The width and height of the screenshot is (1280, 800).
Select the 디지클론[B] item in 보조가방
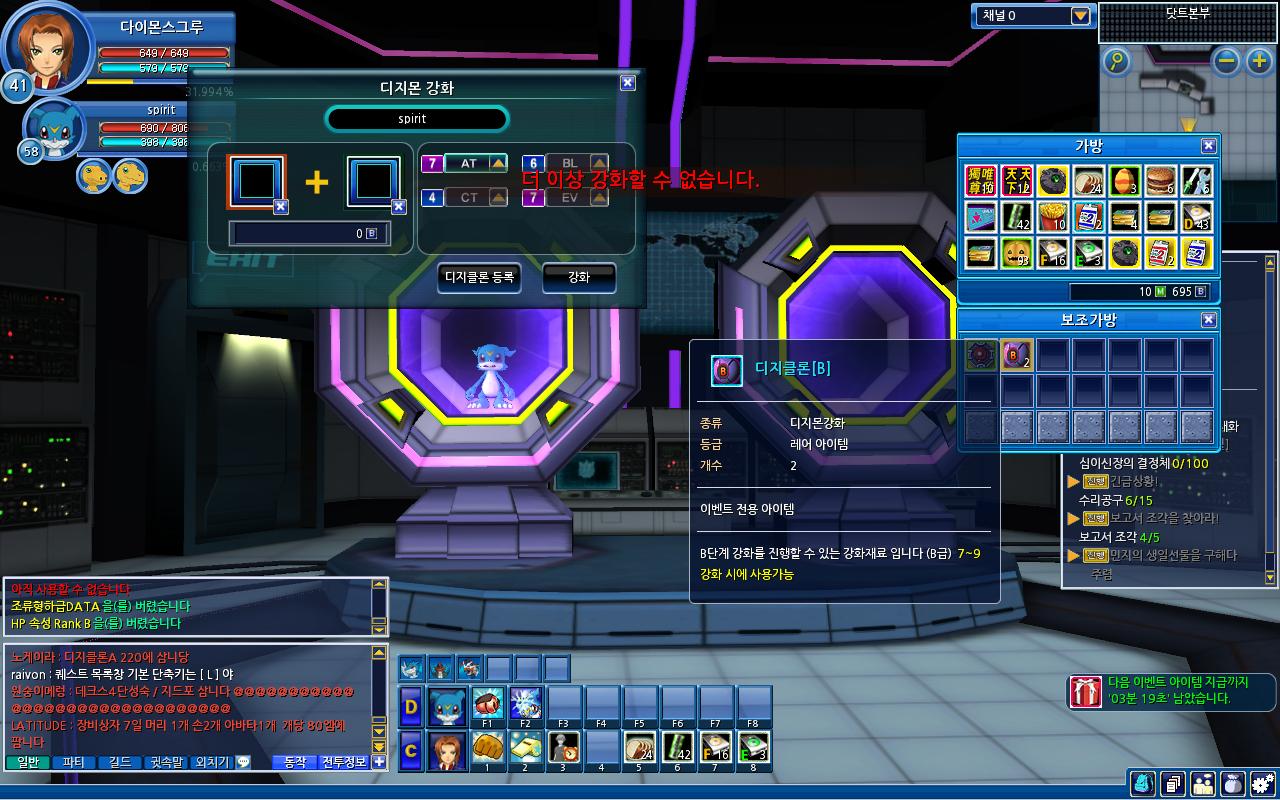(x=1016, y=355)
